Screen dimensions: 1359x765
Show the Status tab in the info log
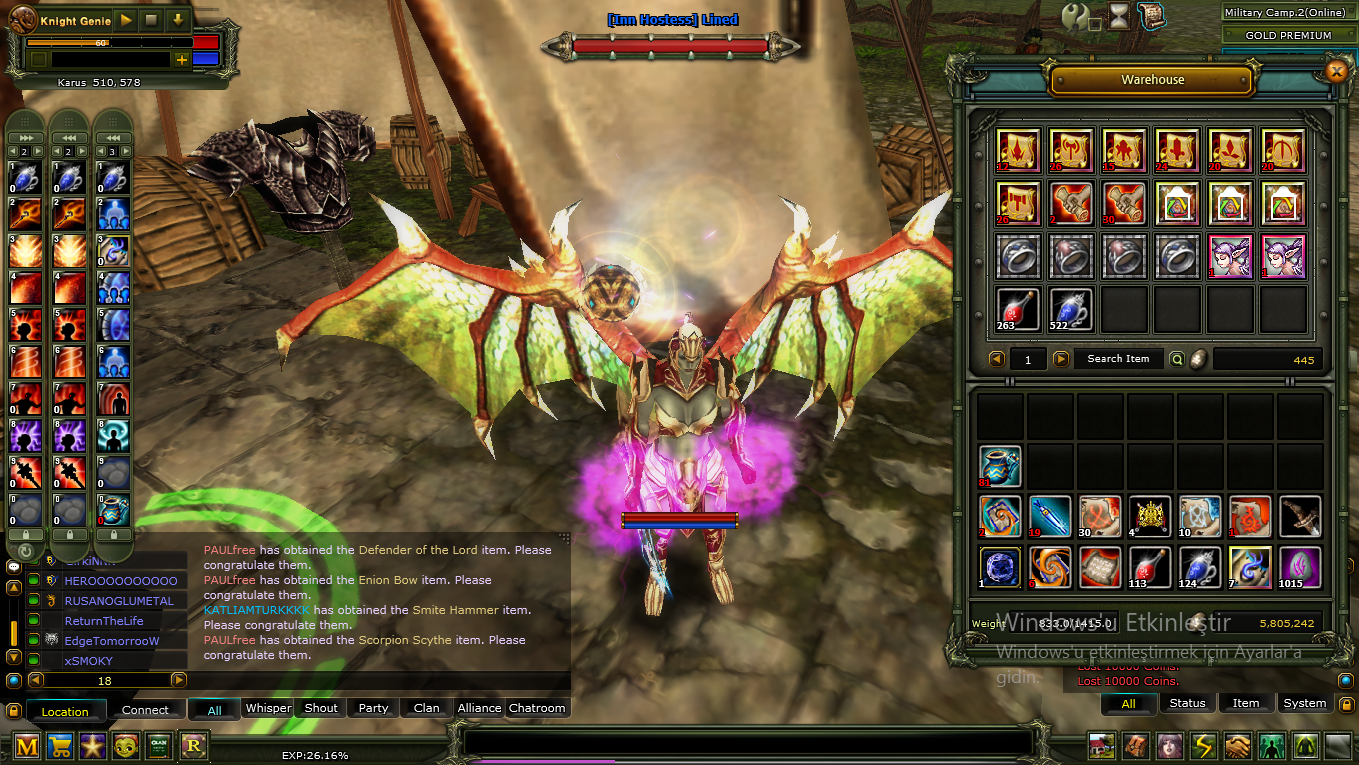pos(1187,703)
